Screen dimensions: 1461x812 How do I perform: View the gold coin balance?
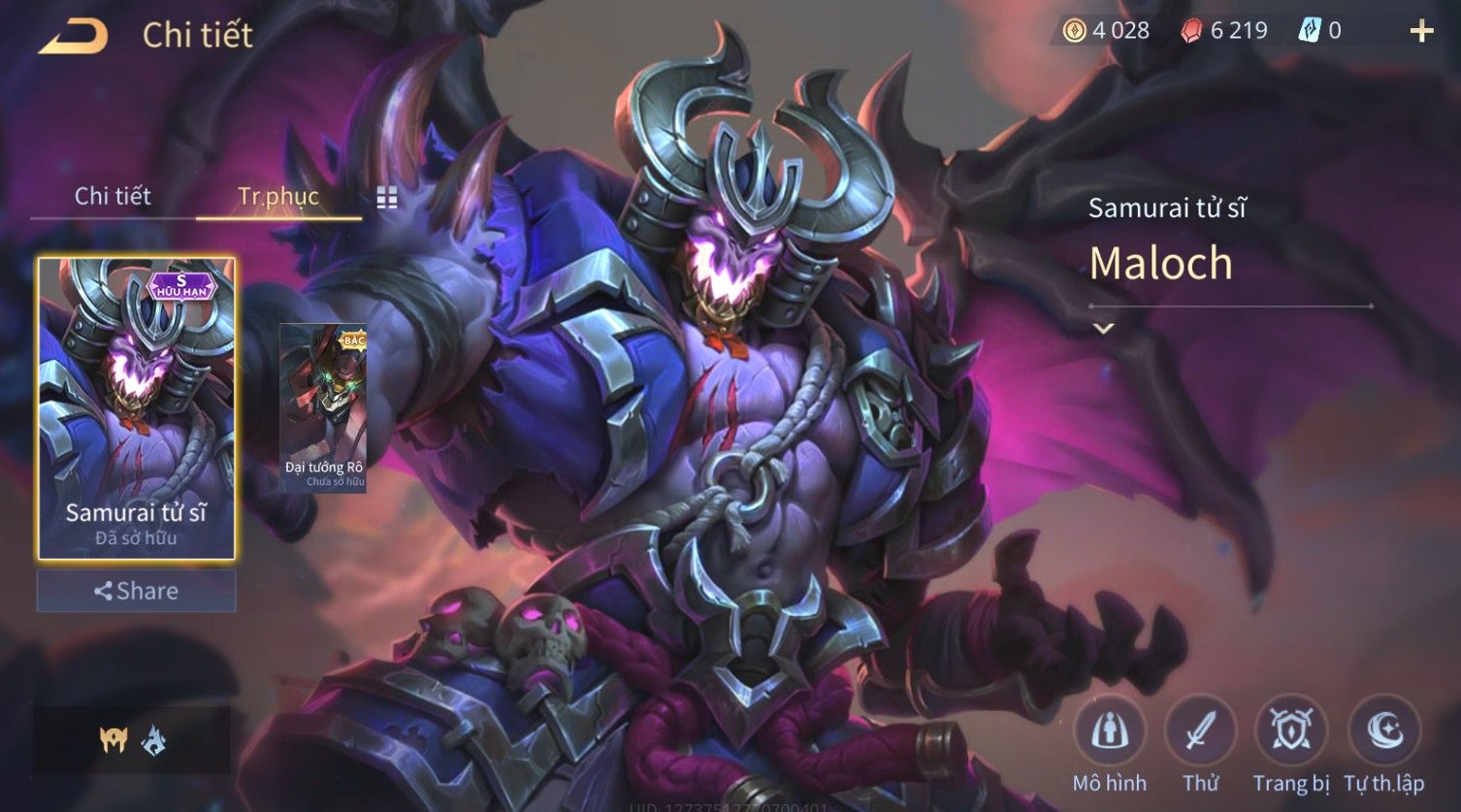1107,31
